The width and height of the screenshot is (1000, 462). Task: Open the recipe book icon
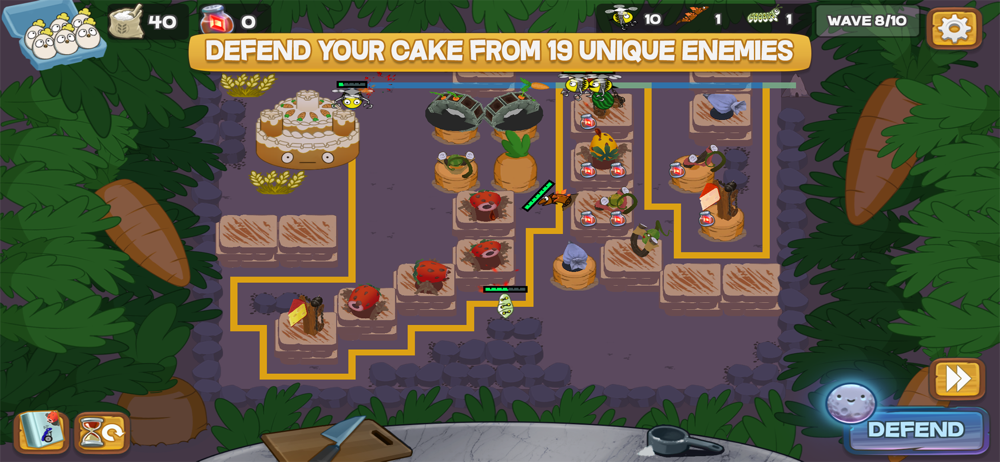[41, 432]
